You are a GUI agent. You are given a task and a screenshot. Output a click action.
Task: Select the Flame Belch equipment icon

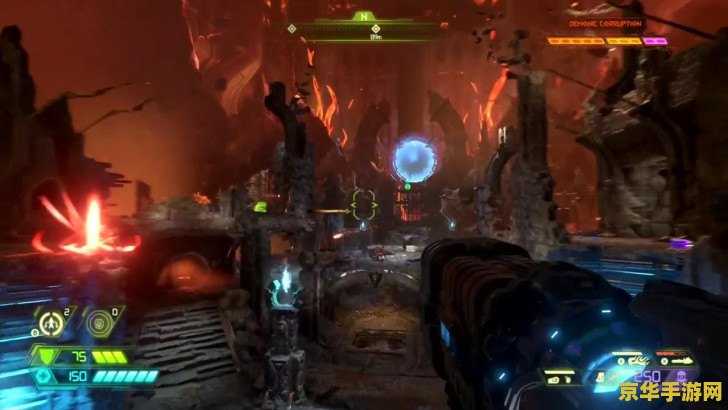coord(48,324)
